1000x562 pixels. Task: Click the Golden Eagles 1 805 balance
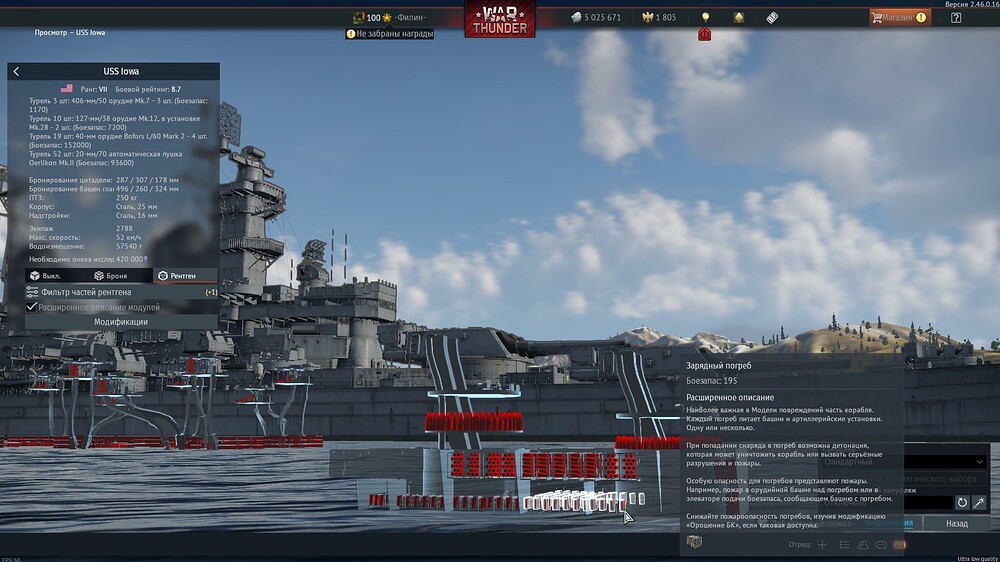click(658, 17)
